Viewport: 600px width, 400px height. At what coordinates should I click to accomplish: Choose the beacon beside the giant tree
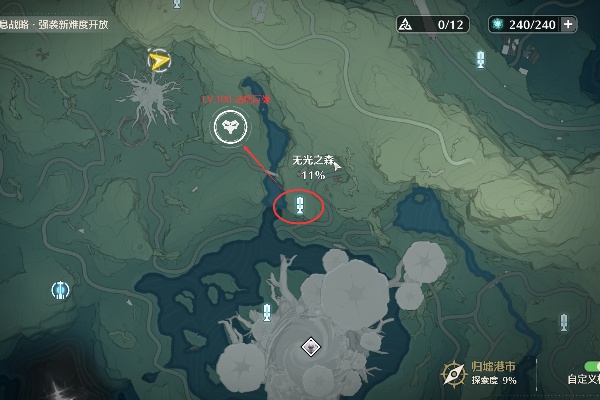click(x=266, y=312)
